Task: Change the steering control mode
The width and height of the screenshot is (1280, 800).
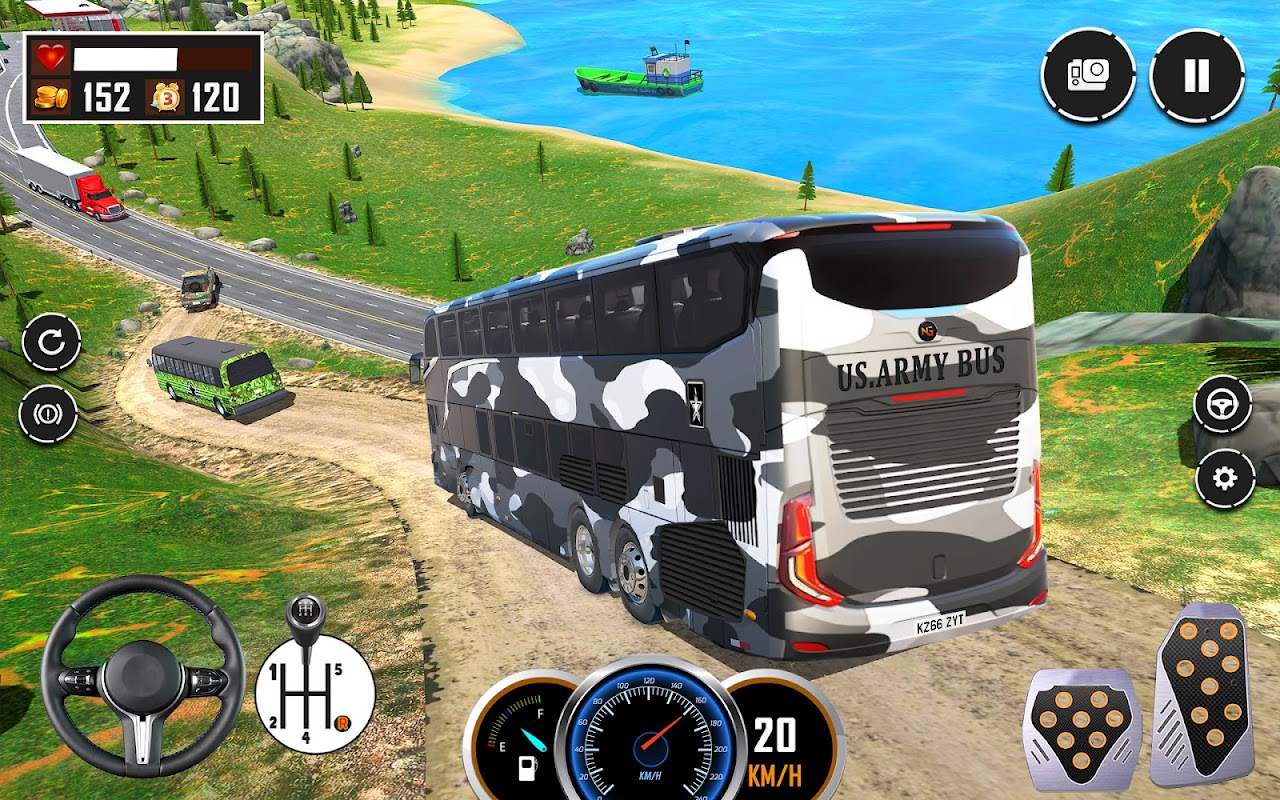Action: (1223, 405)
